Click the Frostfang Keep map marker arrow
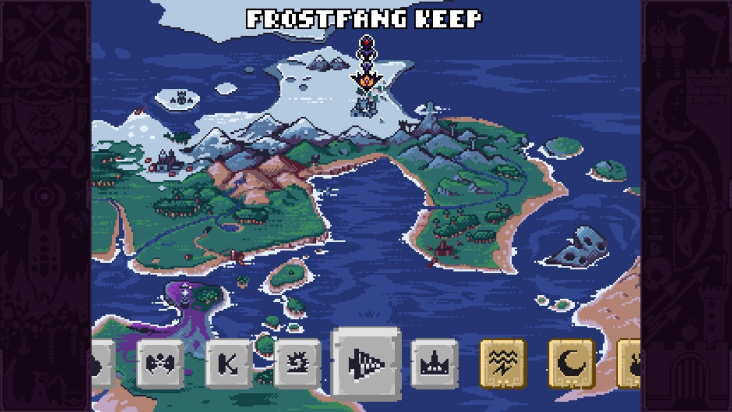The height and width of the screenshot is (412, 732). (365, 76)
